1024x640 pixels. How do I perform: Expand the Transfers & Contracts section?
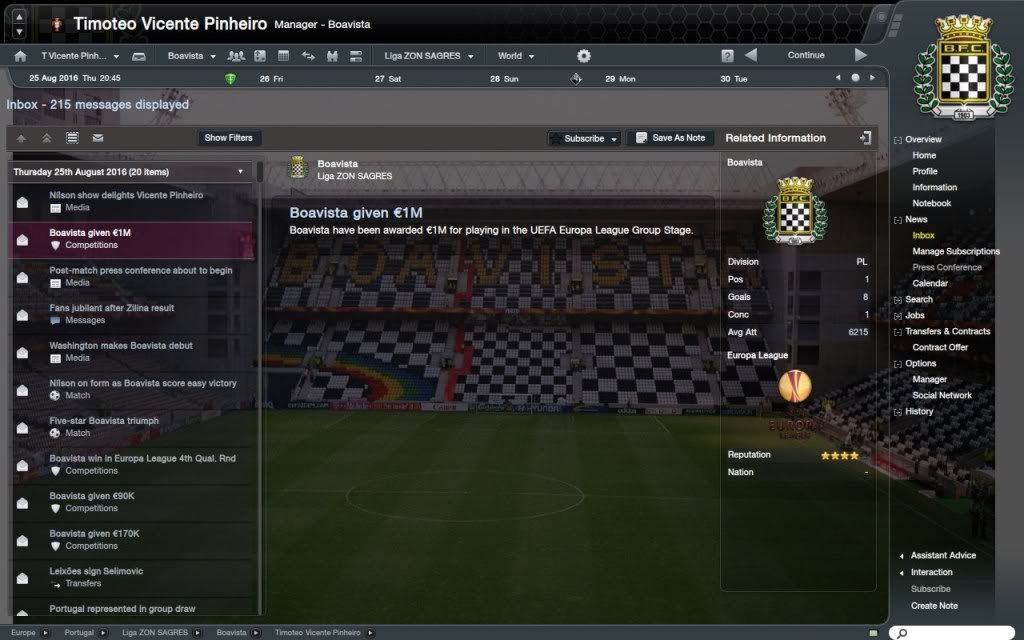click(947, 331)
